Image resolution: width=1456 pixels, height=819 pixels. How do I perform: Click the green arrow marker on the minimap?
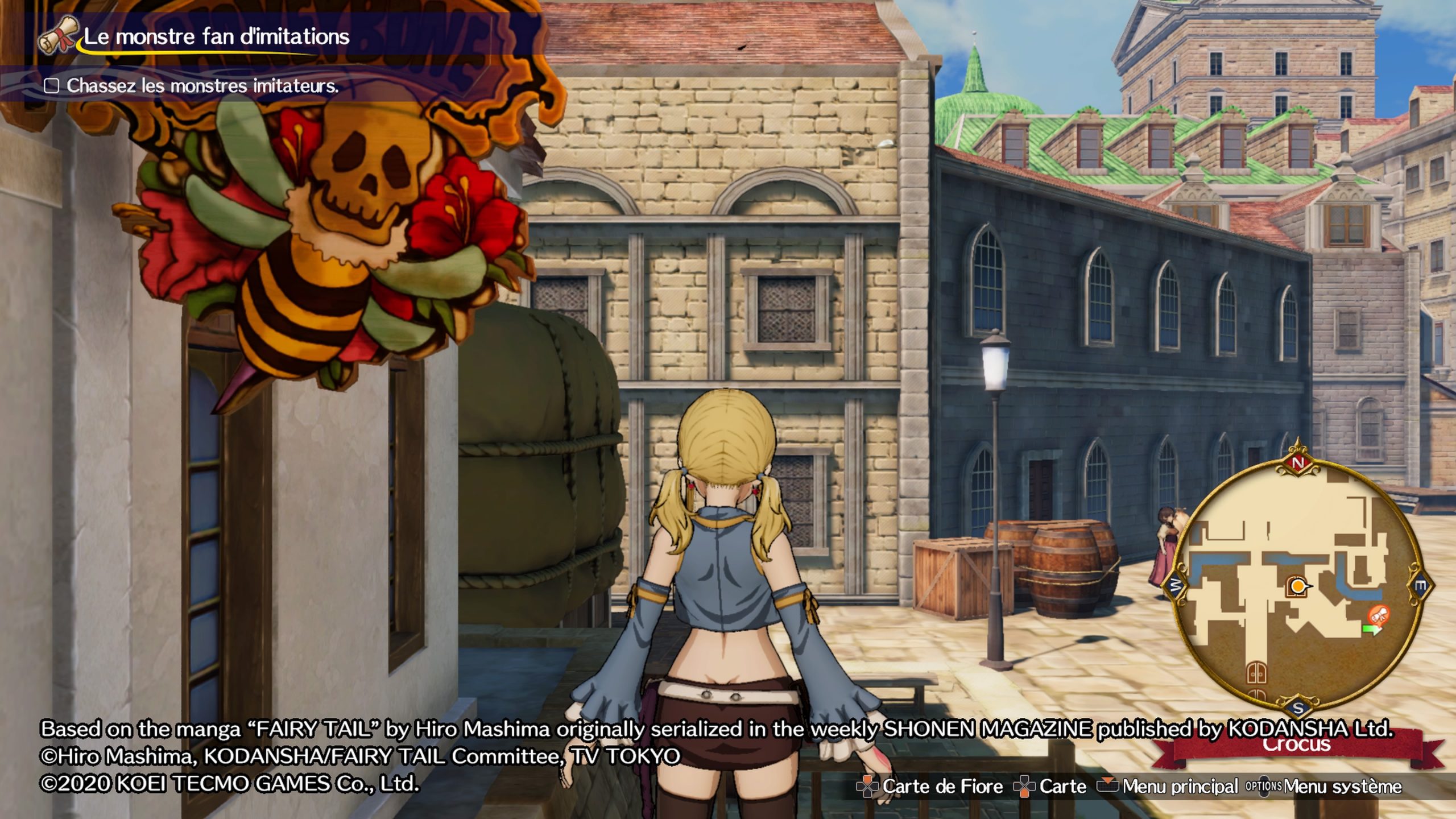click(x=1371, y=630)
